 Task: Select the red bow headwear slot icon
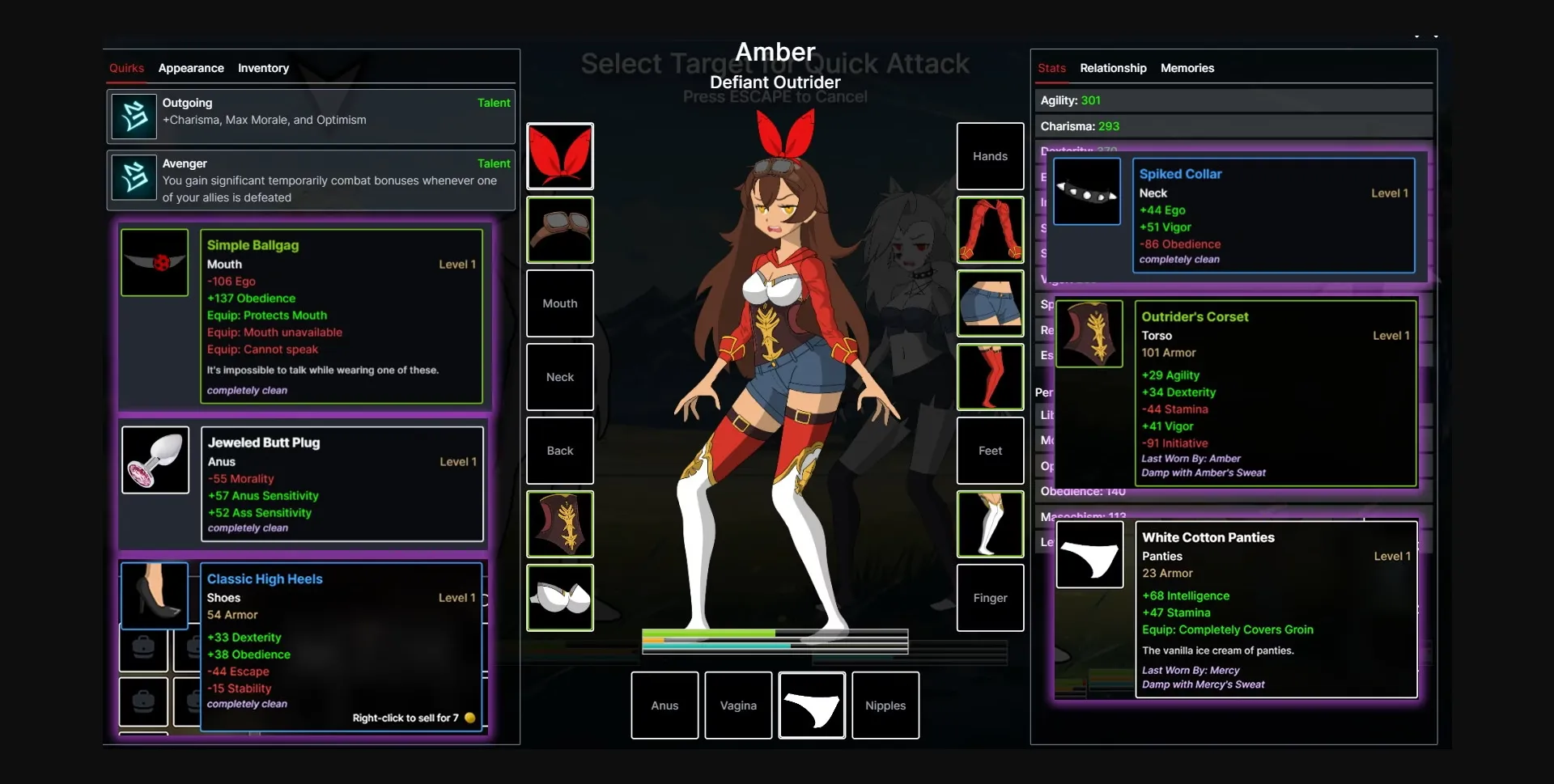tap(560, 155)
